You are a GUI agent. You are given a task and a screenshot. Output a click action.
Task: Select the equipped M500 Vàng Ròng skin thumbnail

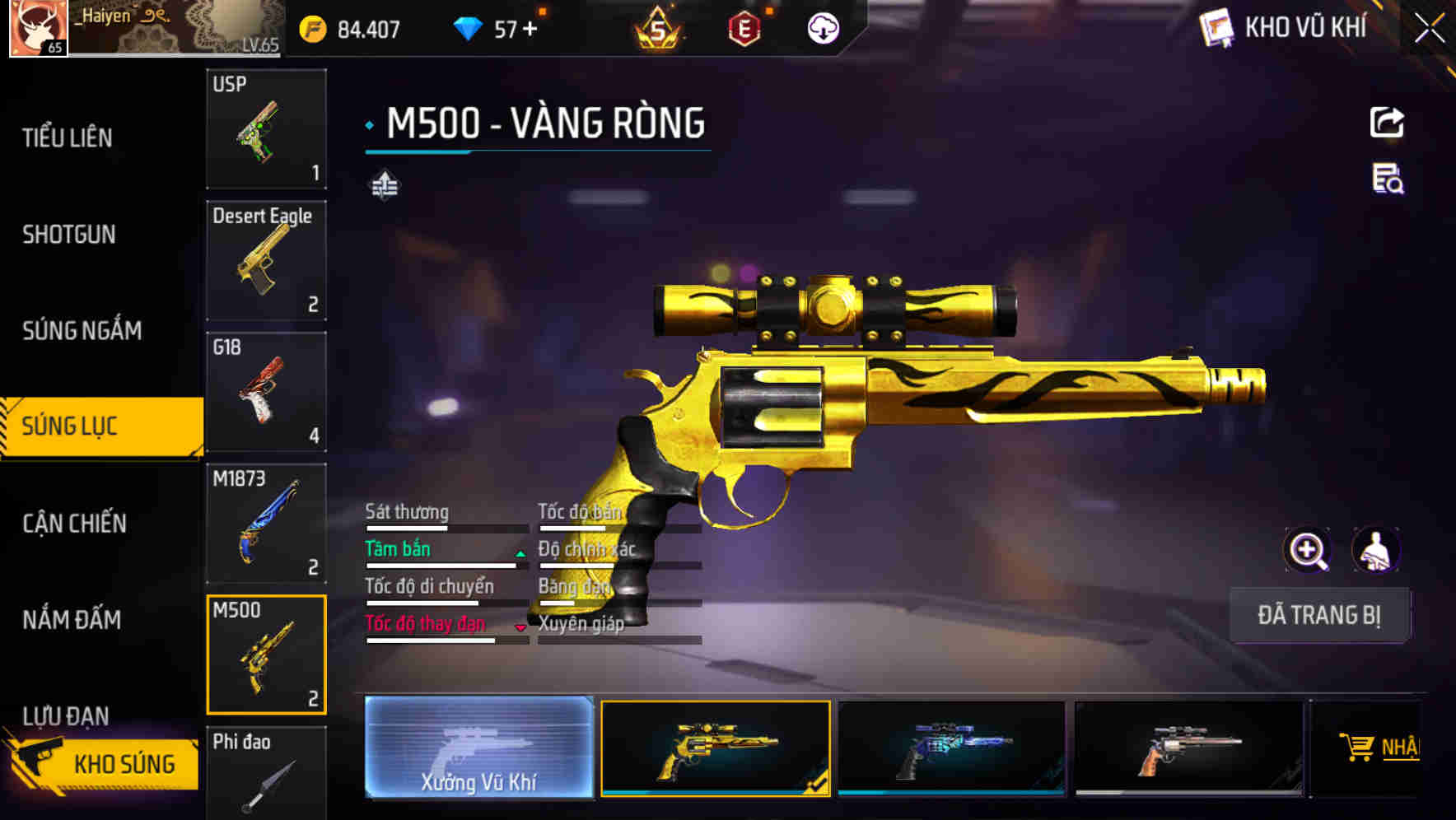coord(715,749)
